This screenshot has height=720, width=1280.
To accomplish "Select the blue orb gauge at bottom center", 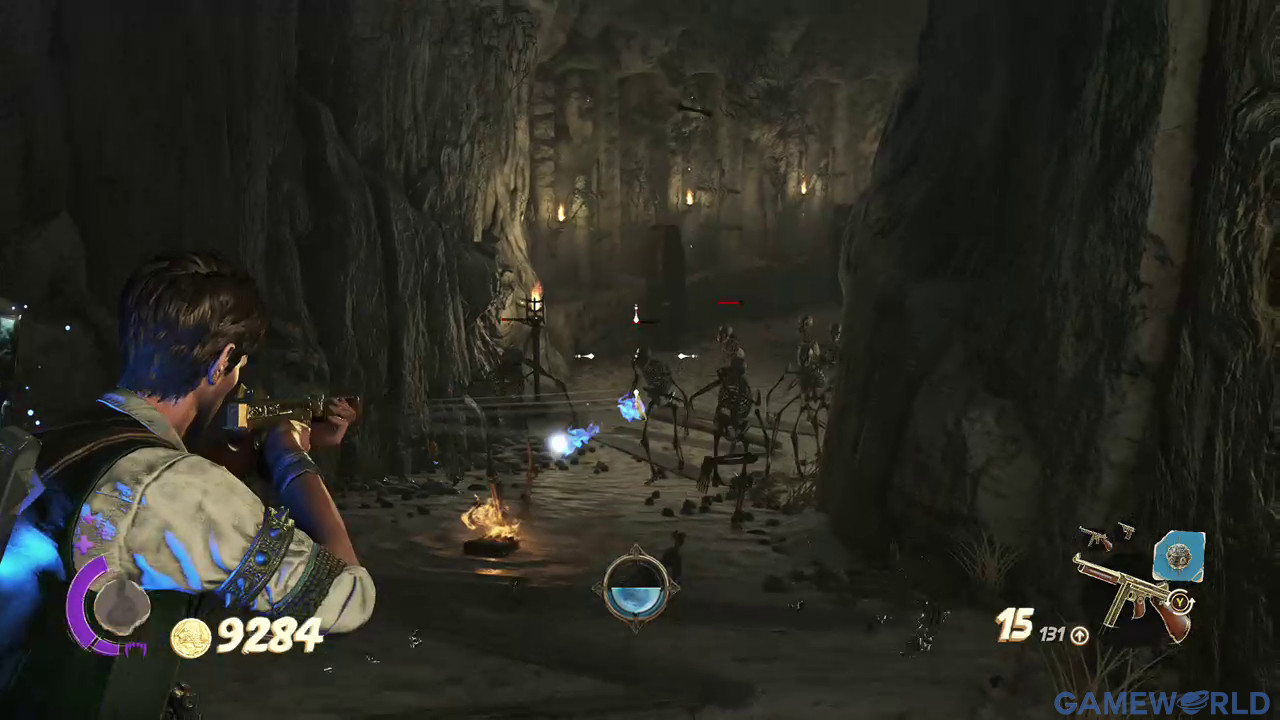I will click(x=634, y=589).
